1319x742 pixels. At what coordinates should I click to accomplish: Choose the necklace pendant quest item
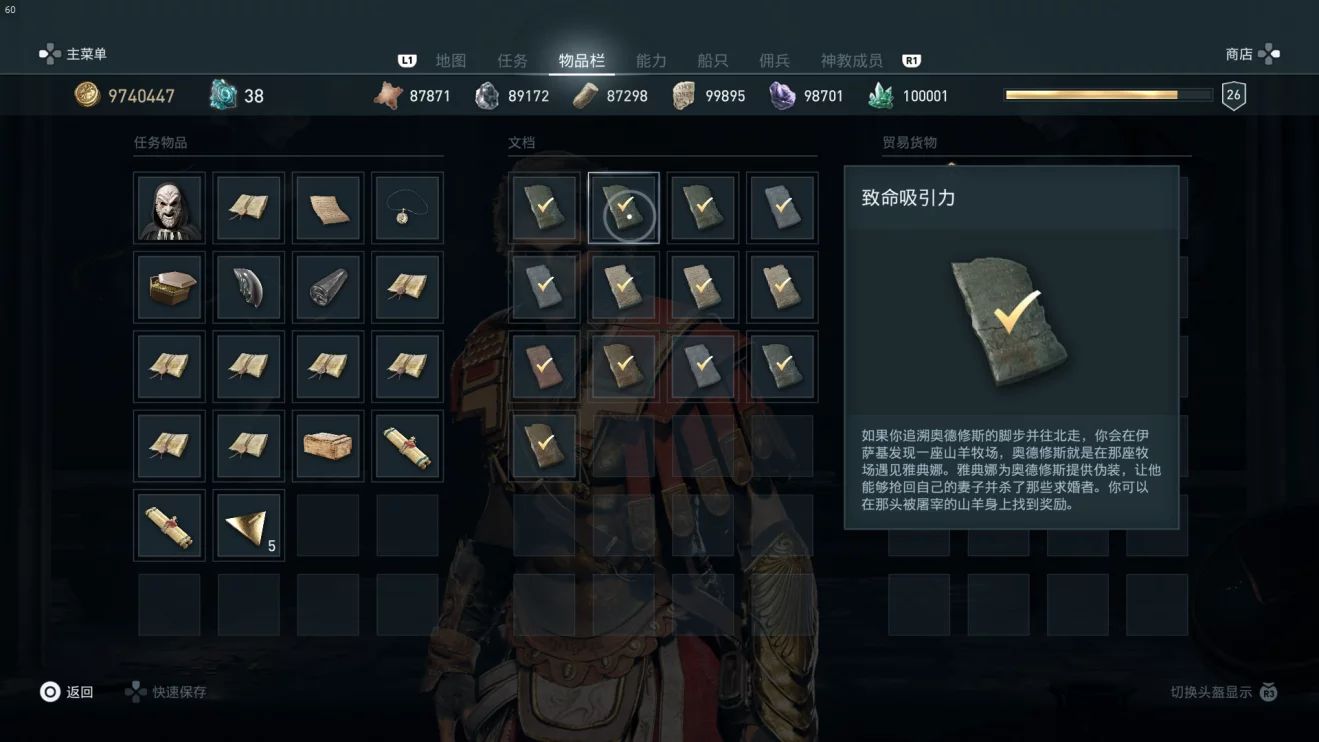click(x=407, y=208)
